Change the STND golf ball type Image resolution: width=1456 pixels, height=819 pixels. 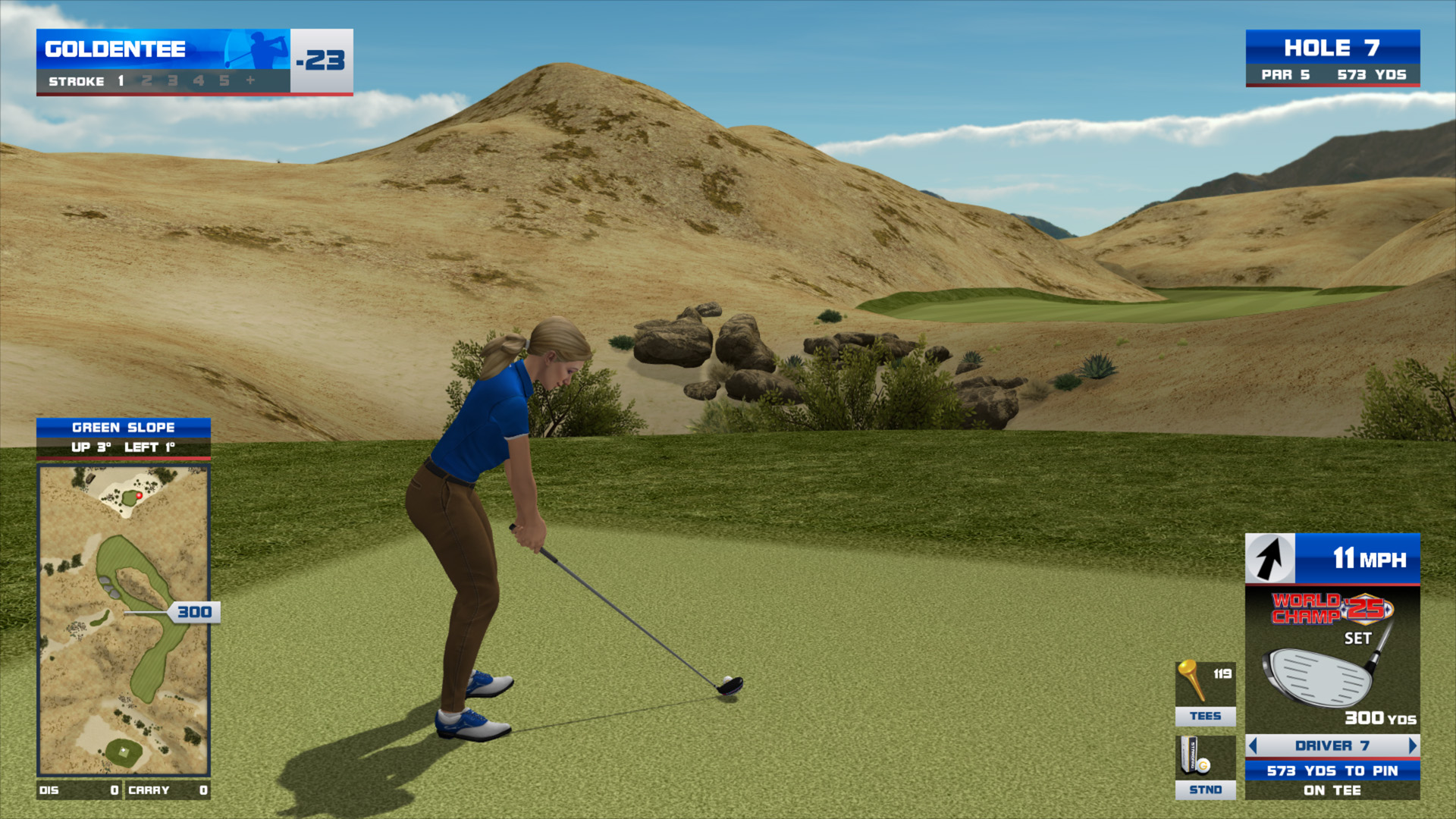click(x=1205, y=767)
